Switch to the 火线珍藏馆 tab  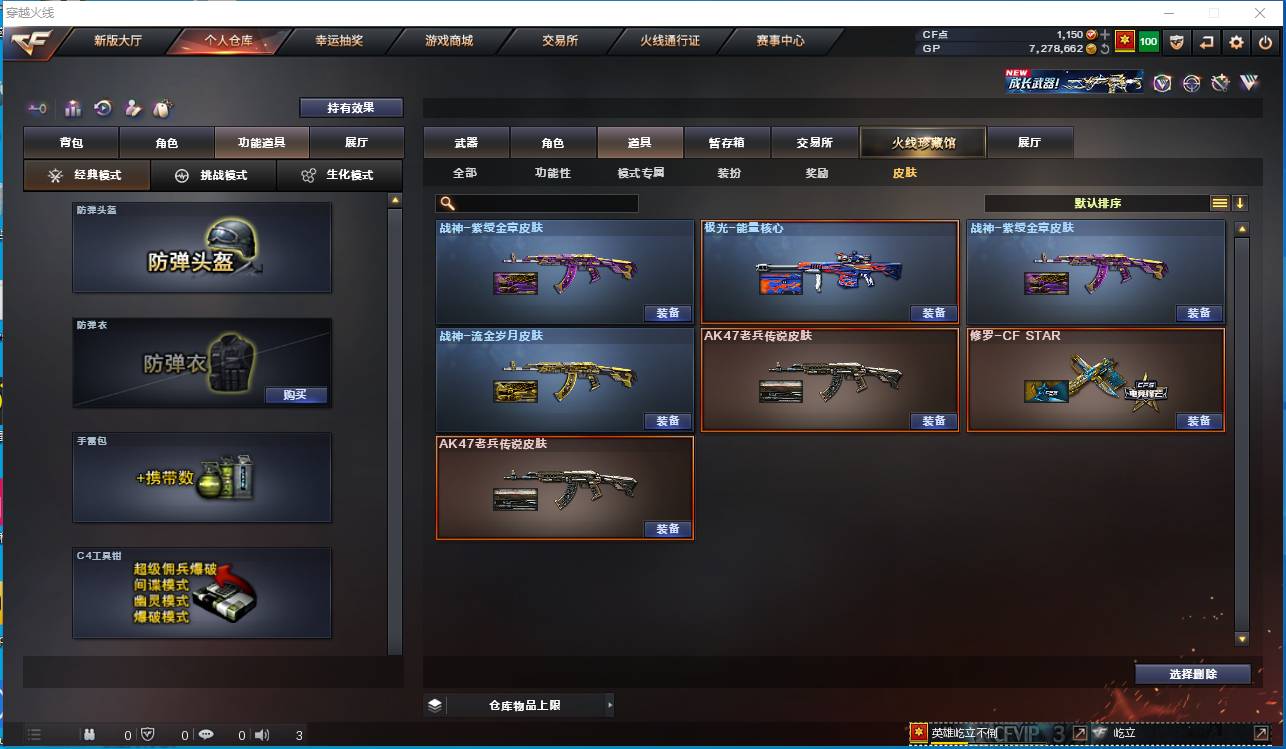point(922,142)
